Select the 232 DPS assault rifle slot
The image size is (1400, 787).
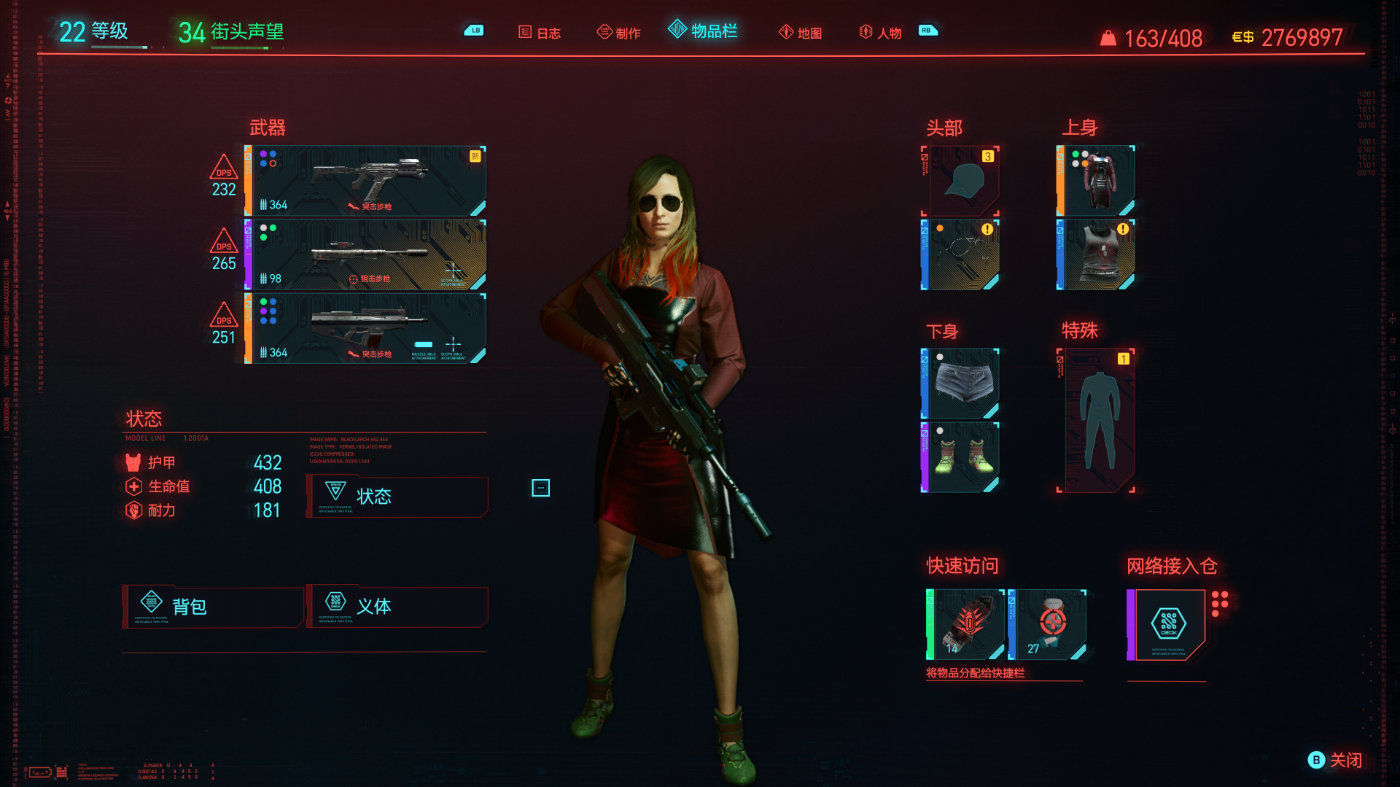368,181
